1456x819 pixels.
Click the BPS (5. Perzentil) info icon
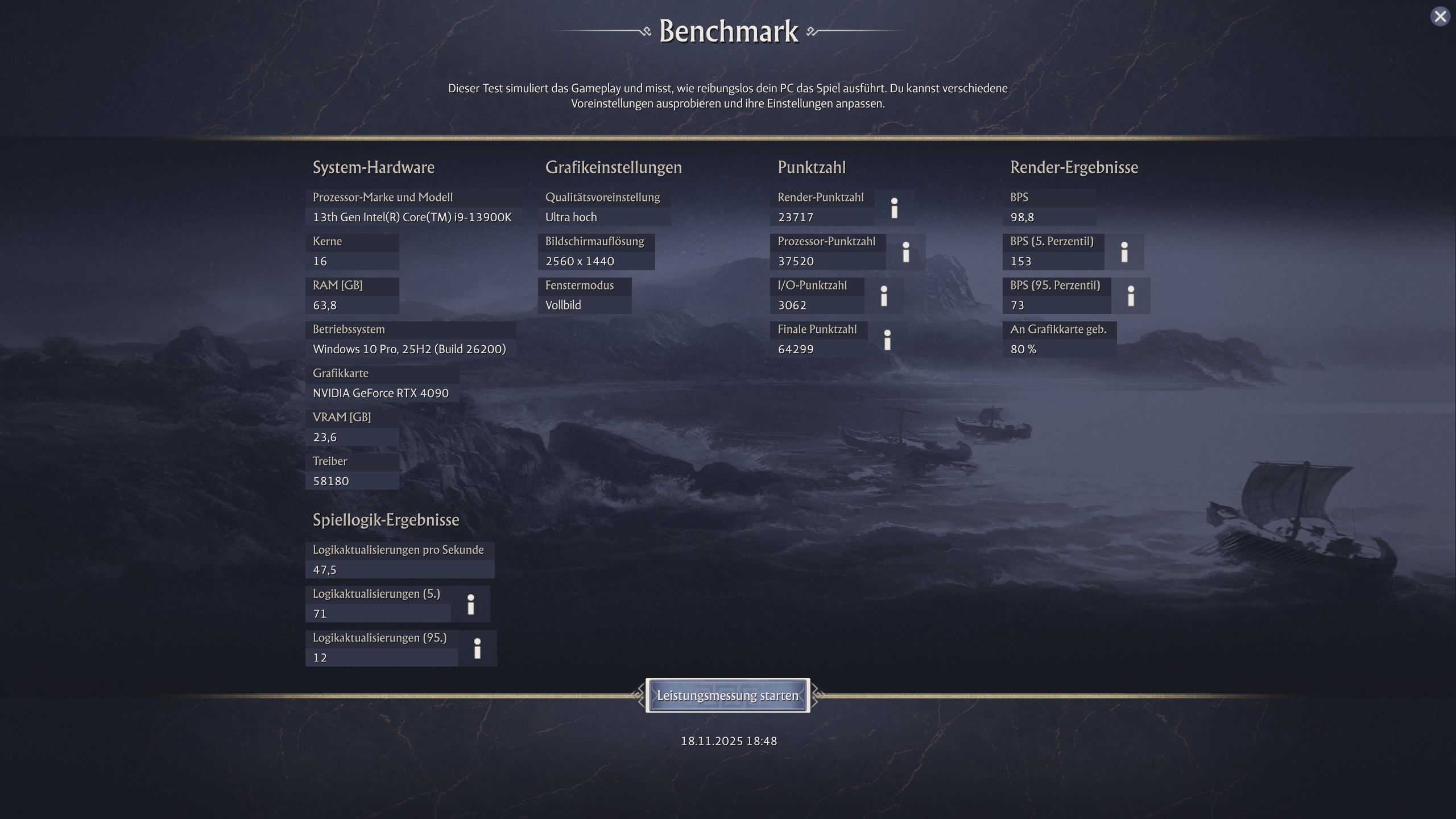click(1126, 251)
